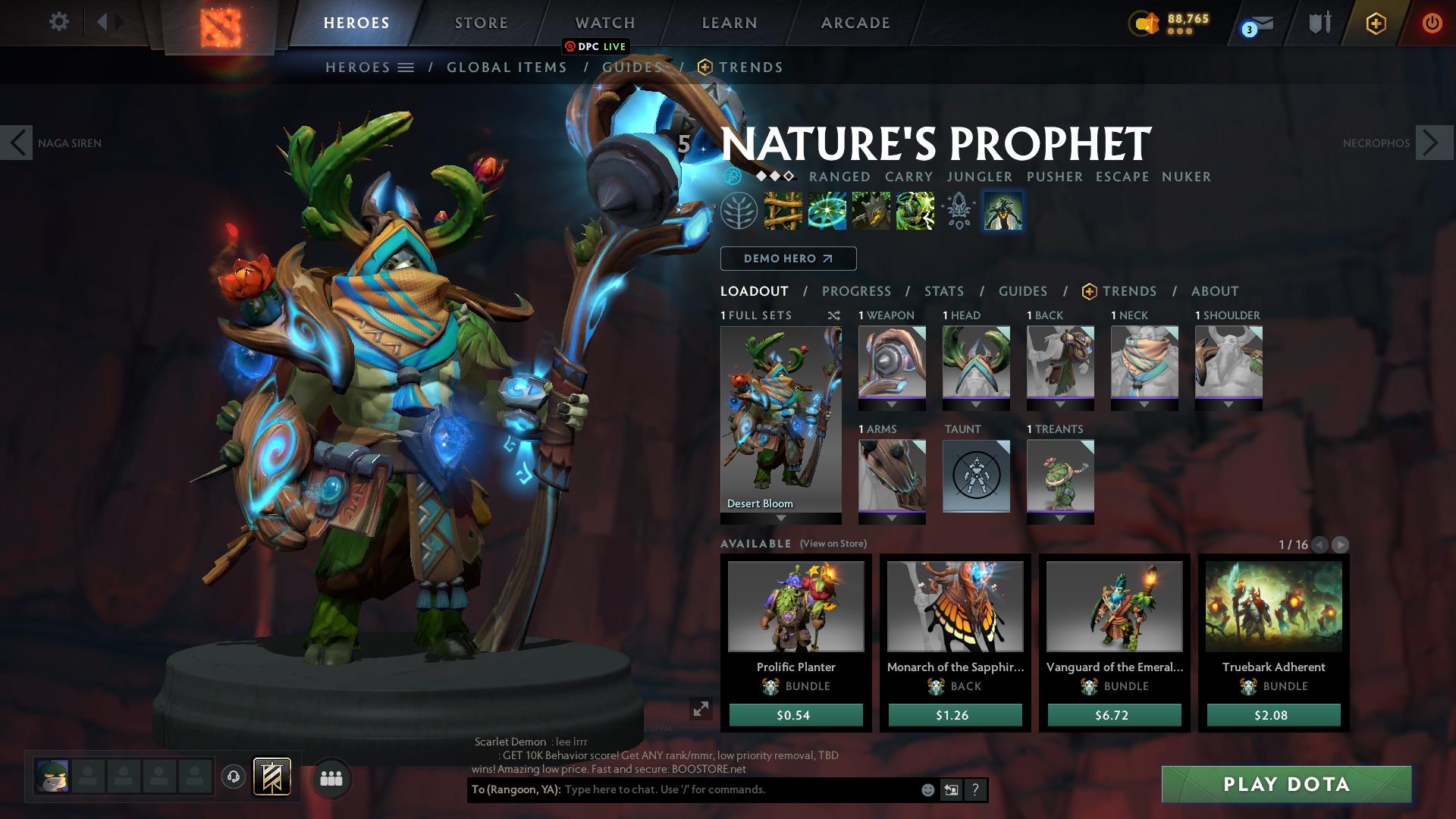Select the highlighted hero style portrait icon
This screenshot has width=1456, height=819.
[1003, 212]
